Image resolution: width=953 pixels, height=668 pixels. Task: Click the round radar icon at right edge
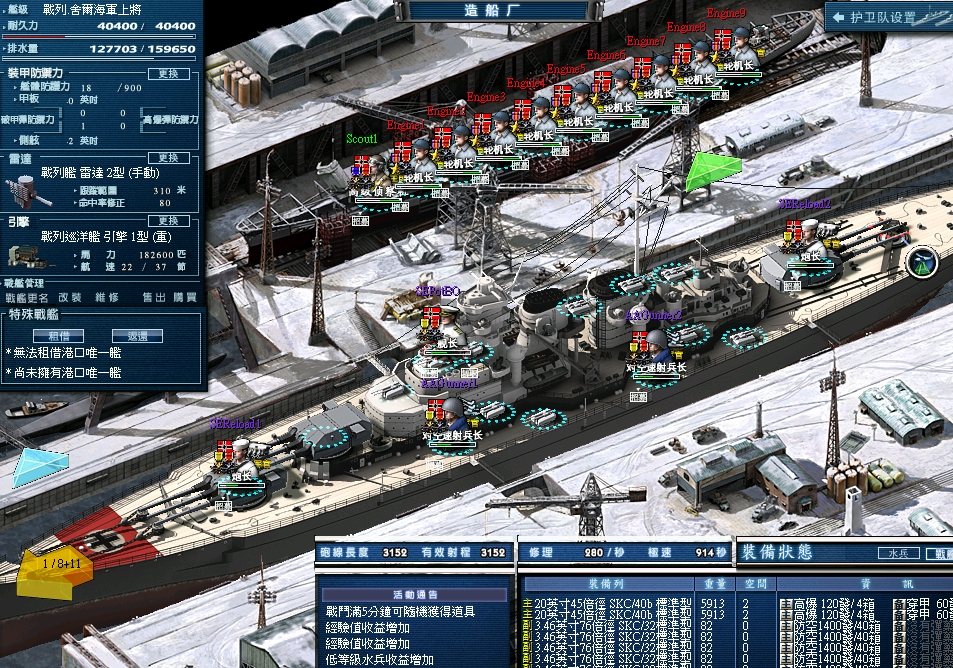pyautogui.click(x=923, y=262)
